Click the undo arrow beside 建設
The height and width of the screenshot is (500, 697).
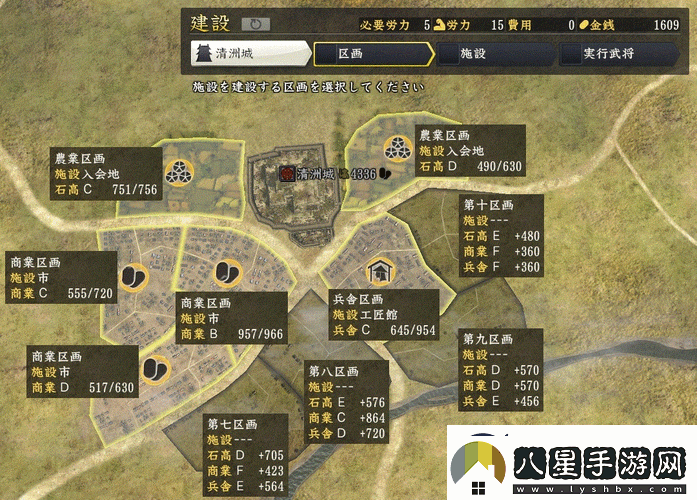coord(255,23)
